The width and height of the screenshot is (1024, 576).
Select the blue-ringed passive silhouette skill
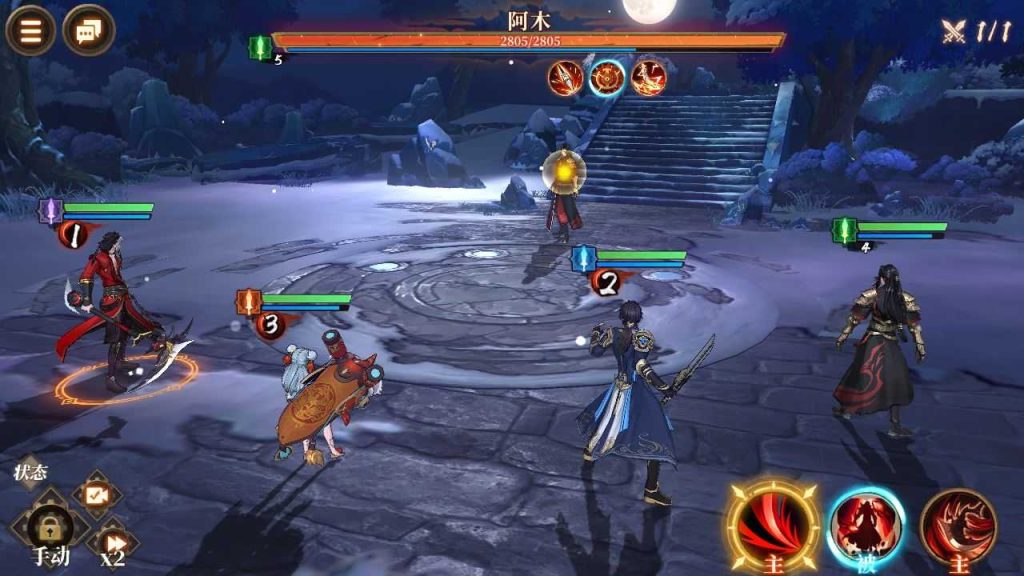[865, 526]
